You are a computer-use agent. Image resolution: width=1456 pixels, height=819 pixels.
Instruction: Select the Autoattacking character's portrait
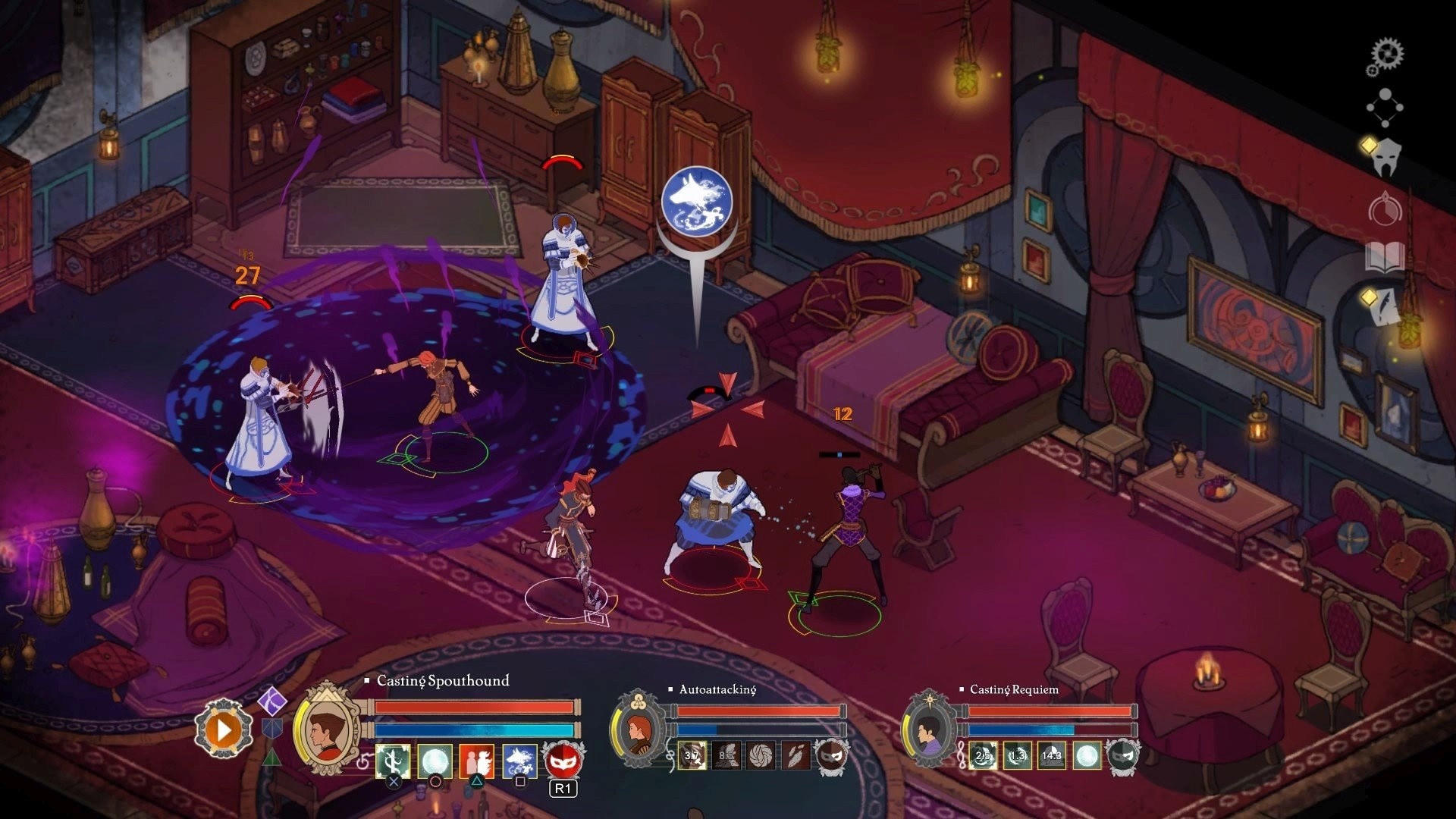pyautogui.click(x=639, y=736)
